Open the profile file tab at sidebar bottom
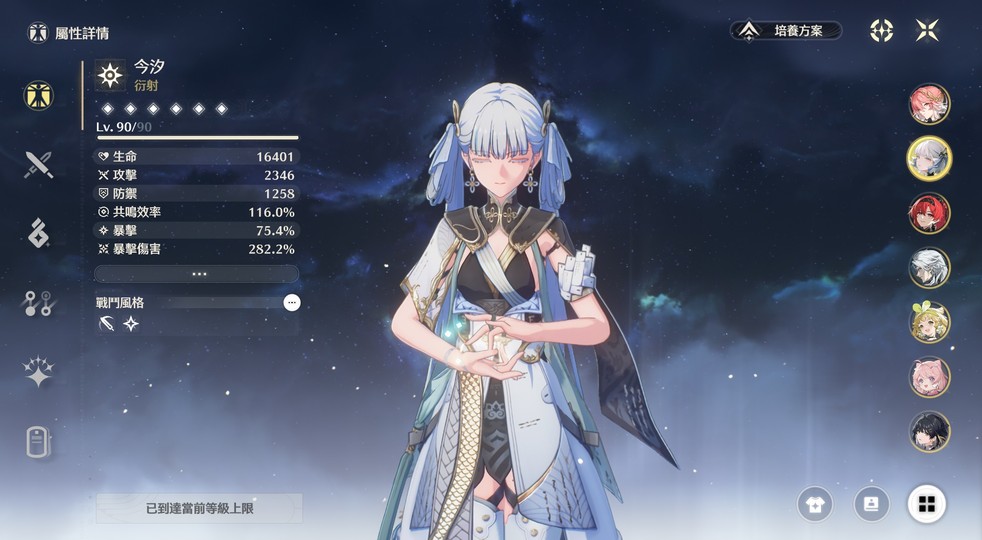The width and height of the screenshot is (982, 540). pyautogui.click(x=38, y=440)
